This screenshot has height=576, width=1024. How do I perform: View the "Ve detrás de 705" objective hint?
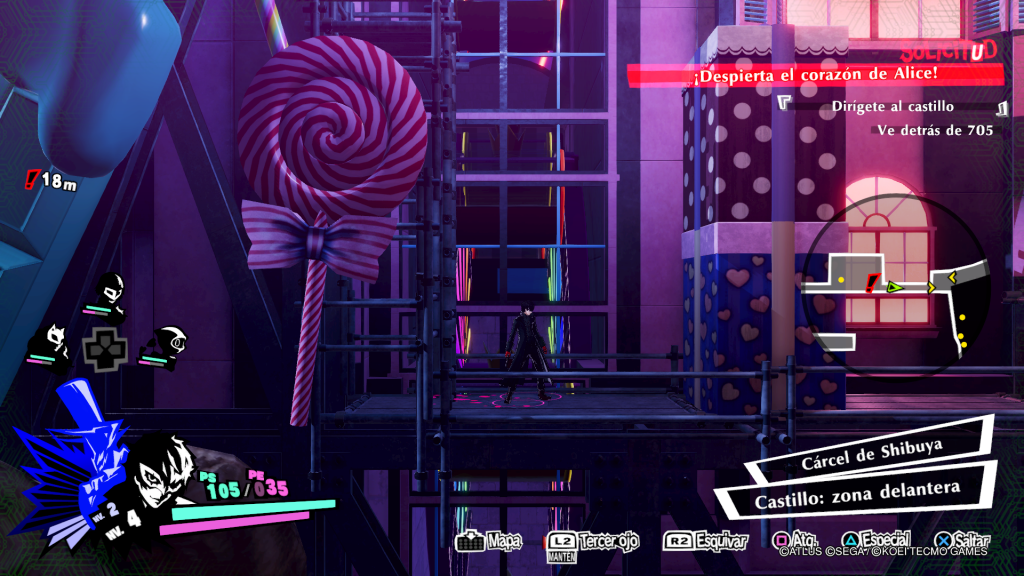934,130
